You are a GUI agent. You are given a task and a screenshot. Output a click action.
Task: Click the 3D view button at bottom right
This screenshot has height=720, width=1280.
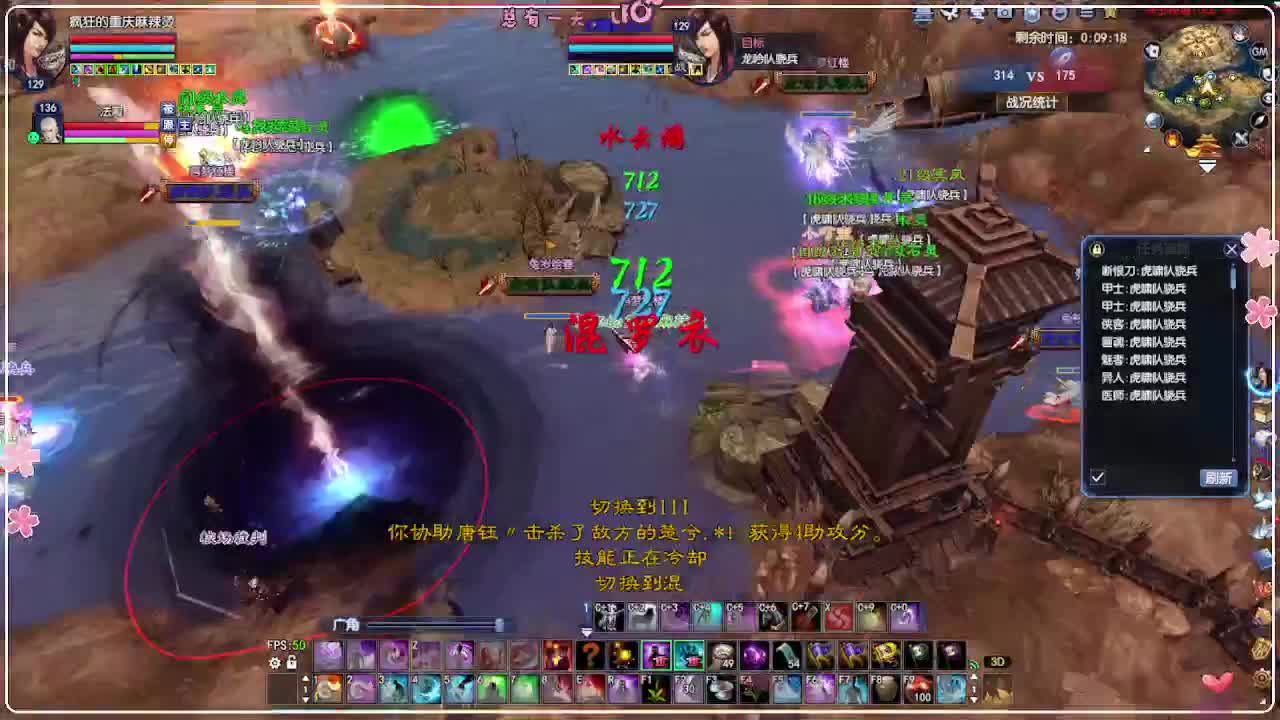point(996,663)
